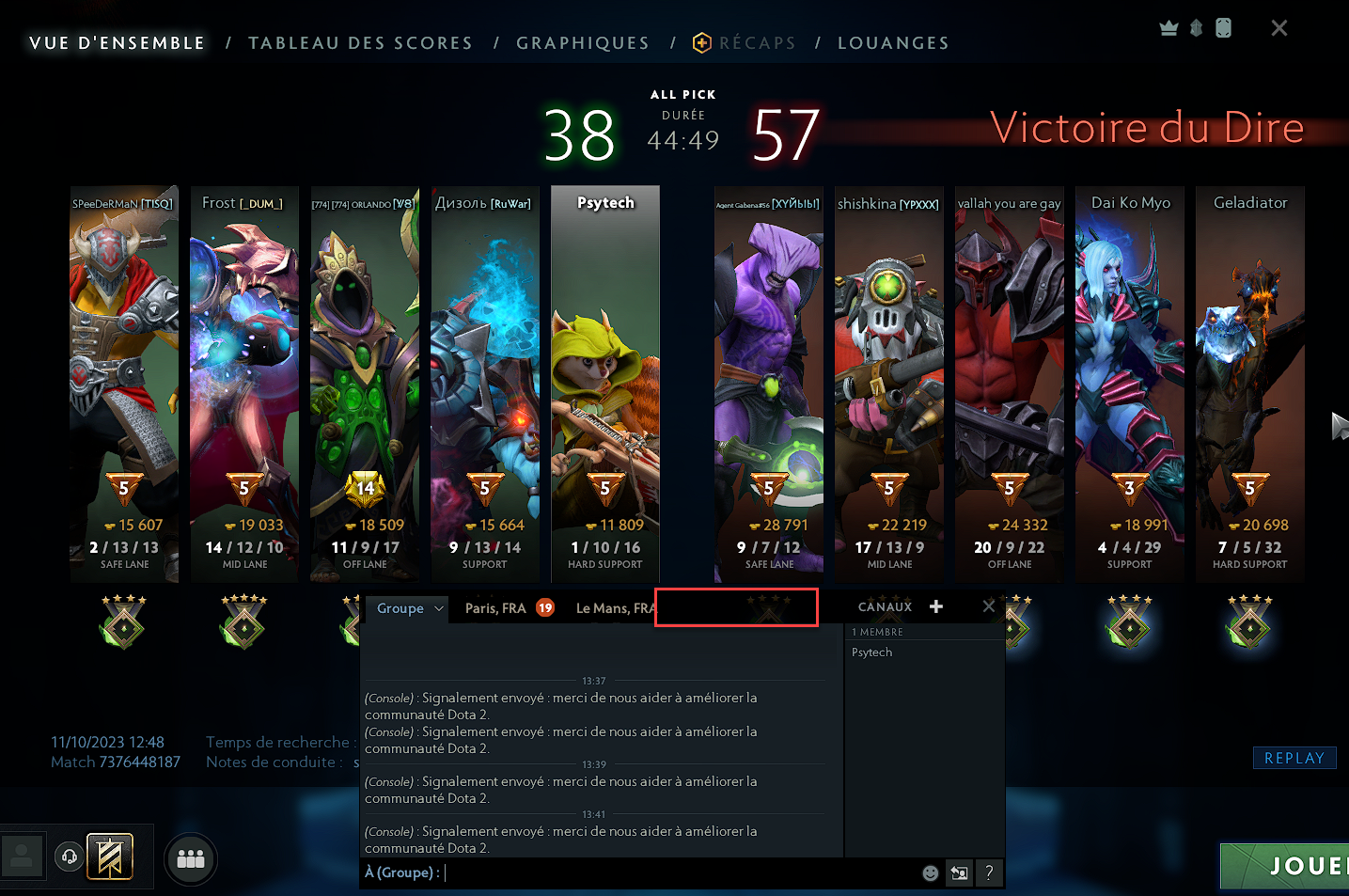
Task: Click the share screenshot icon beside chat input
Action: pyautogui.click(x=959, y=872)
